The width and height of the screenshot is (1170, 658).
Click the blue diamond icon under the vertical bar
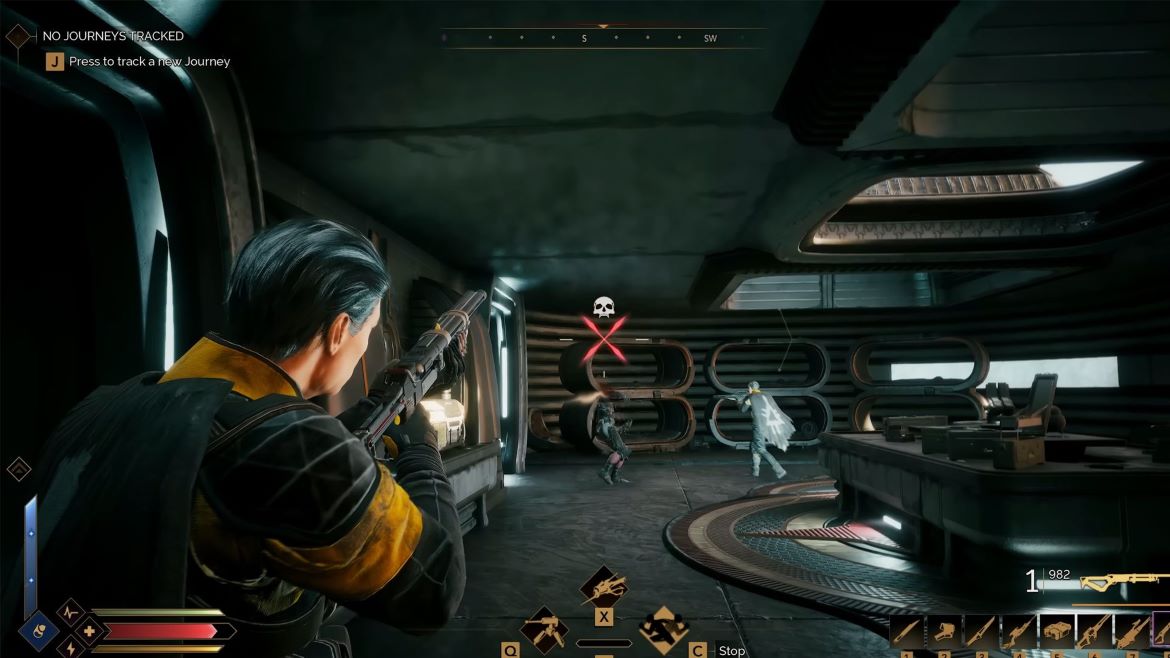pyautogui.click(x=39, y=631)
